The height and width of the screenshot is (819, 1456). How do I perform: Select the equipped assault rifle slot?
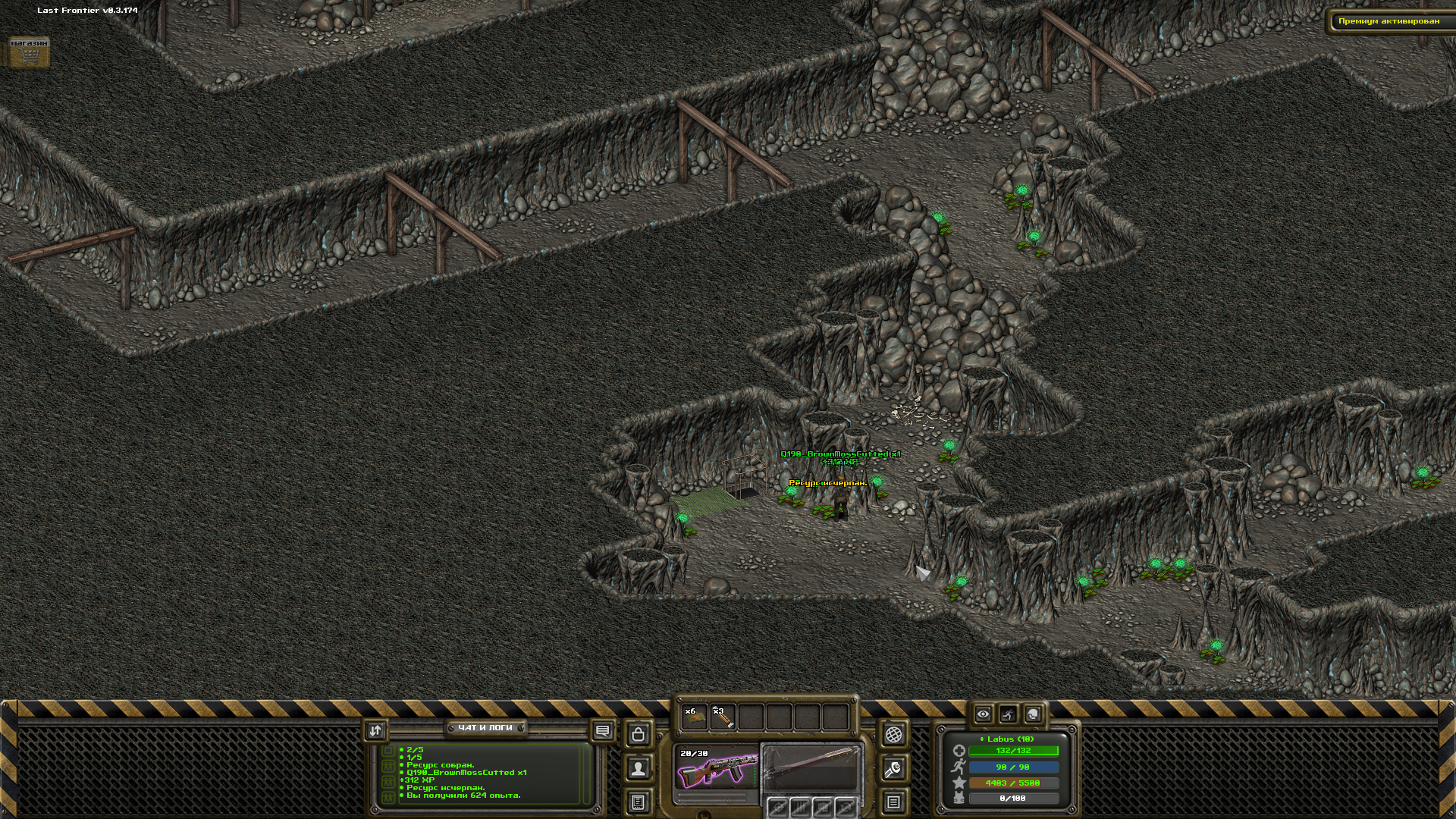point(717,770)
